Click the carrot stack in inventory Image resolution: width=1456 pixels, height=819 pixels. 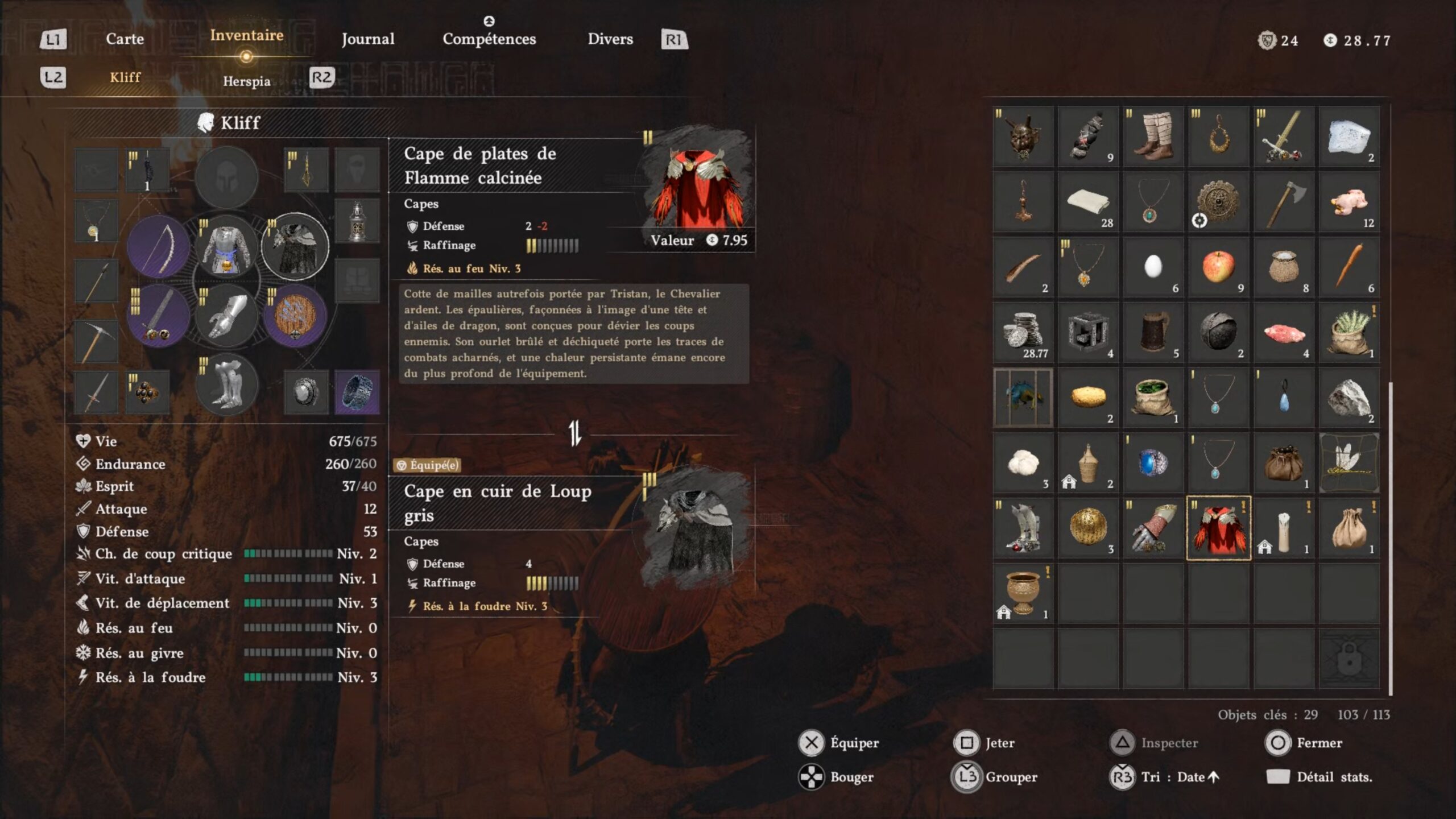[x=1349, y=267]
